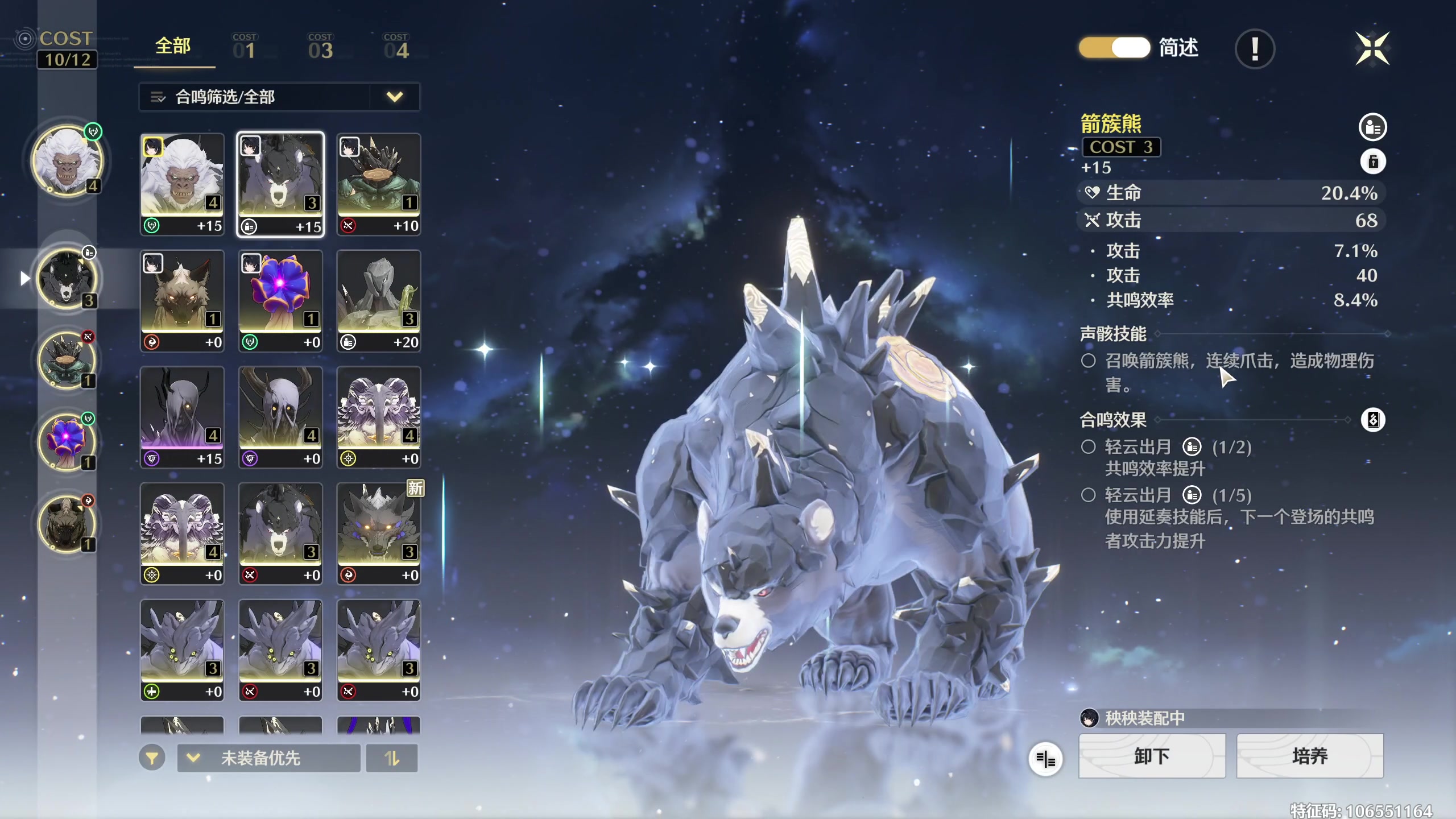
Task: Open the compare button left of 卸下
Action: (x=1045, y=758)
